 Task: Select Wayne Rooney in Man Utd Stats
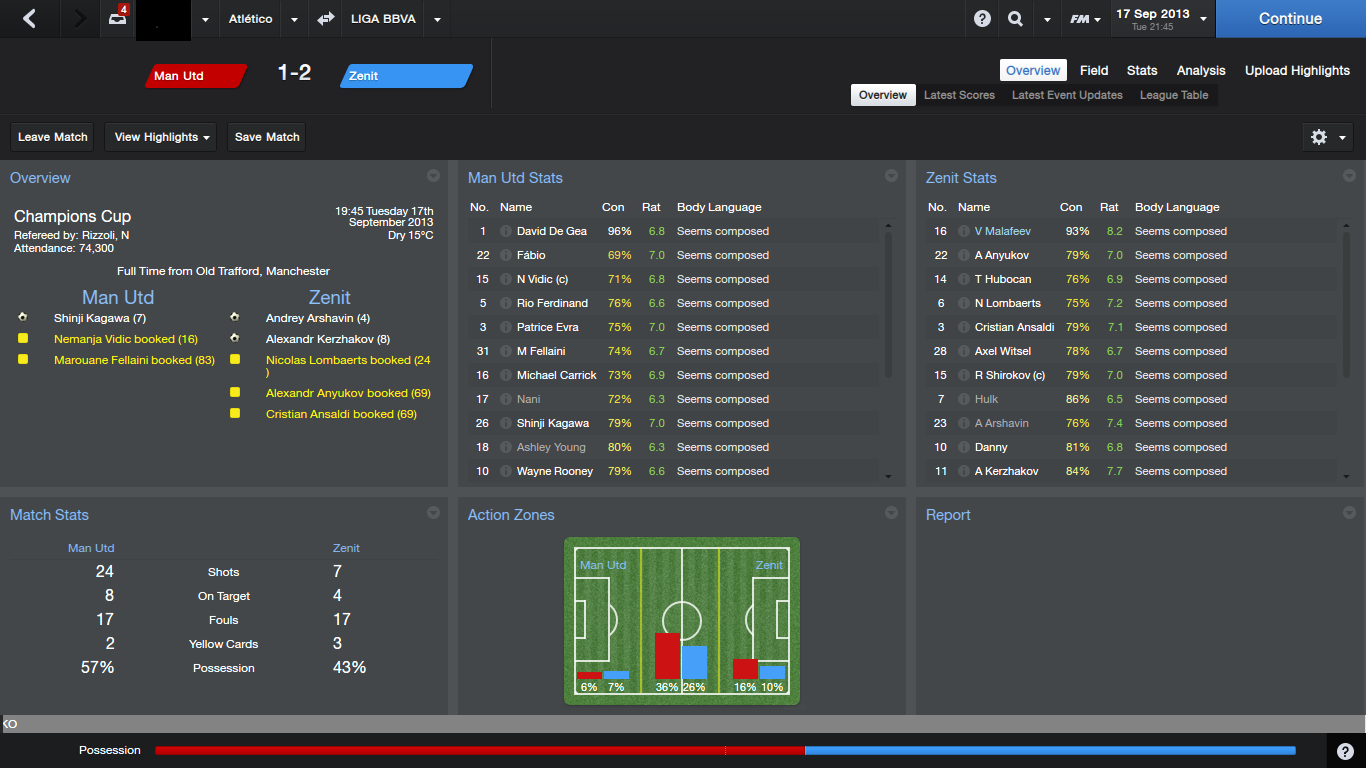pos(555,471)
